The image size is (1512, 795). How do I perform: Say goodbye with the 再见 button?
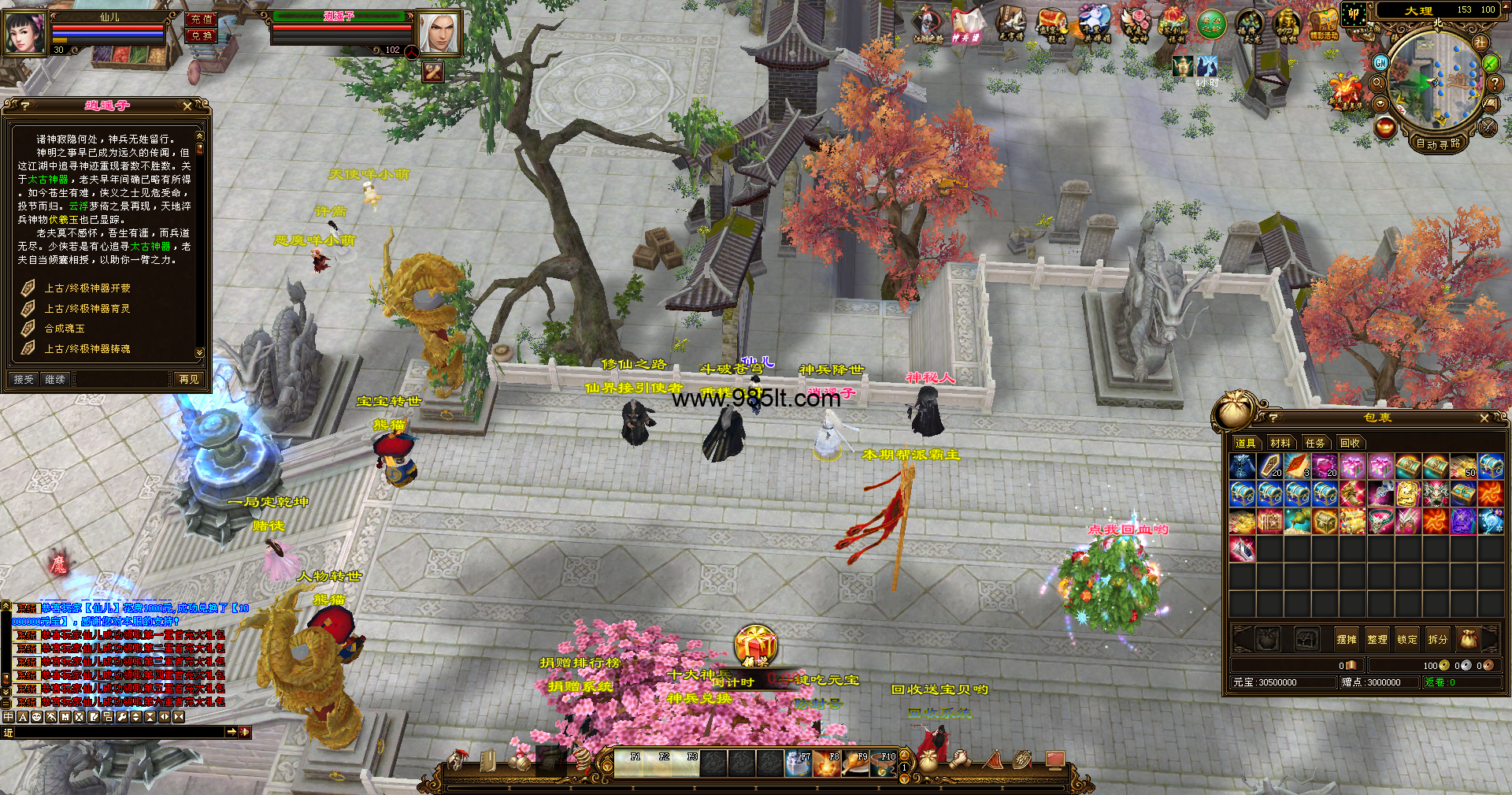(189, 379)
